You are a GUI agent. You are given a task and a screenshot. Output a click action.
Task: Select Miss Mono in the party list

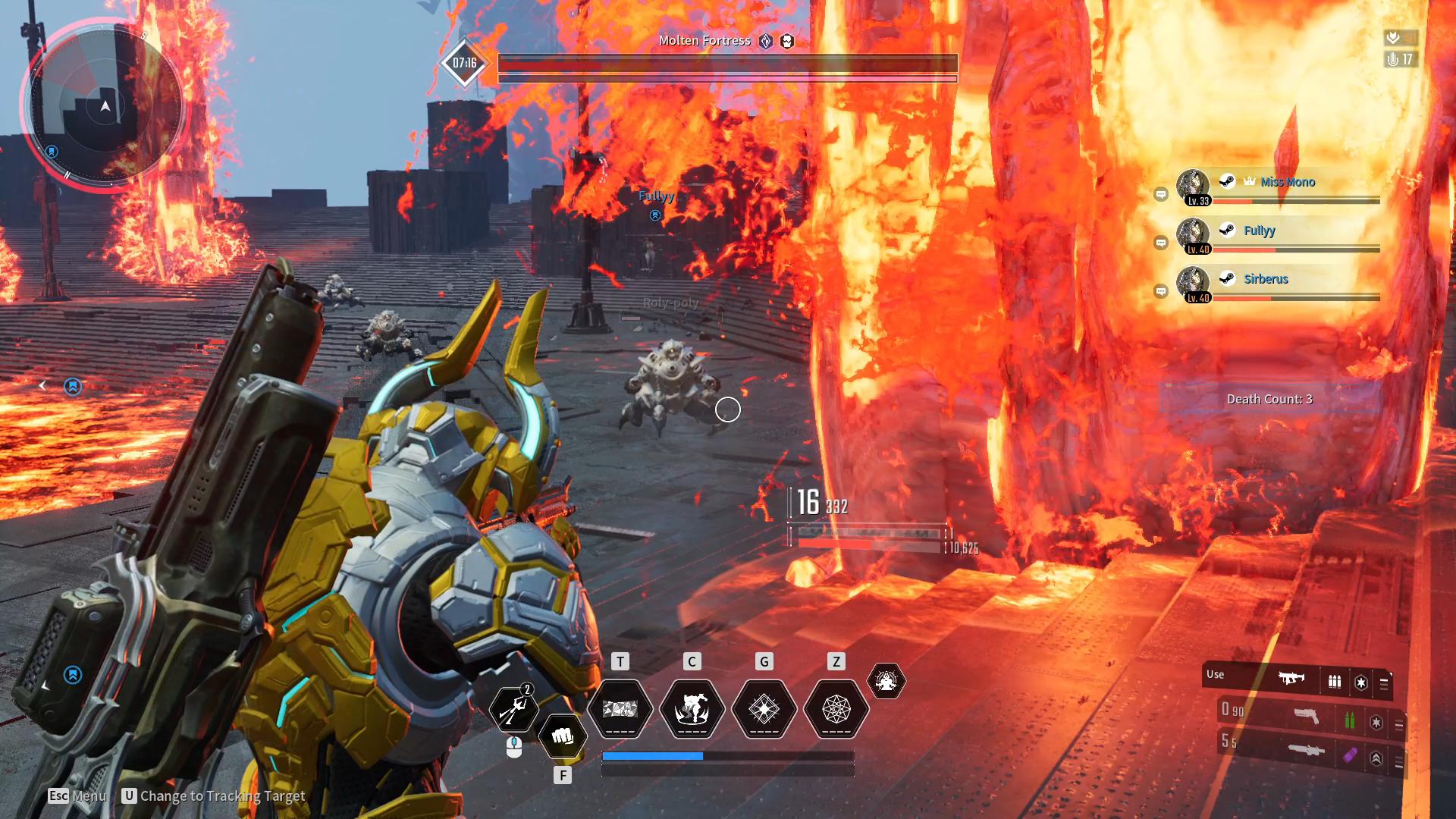1287,182
